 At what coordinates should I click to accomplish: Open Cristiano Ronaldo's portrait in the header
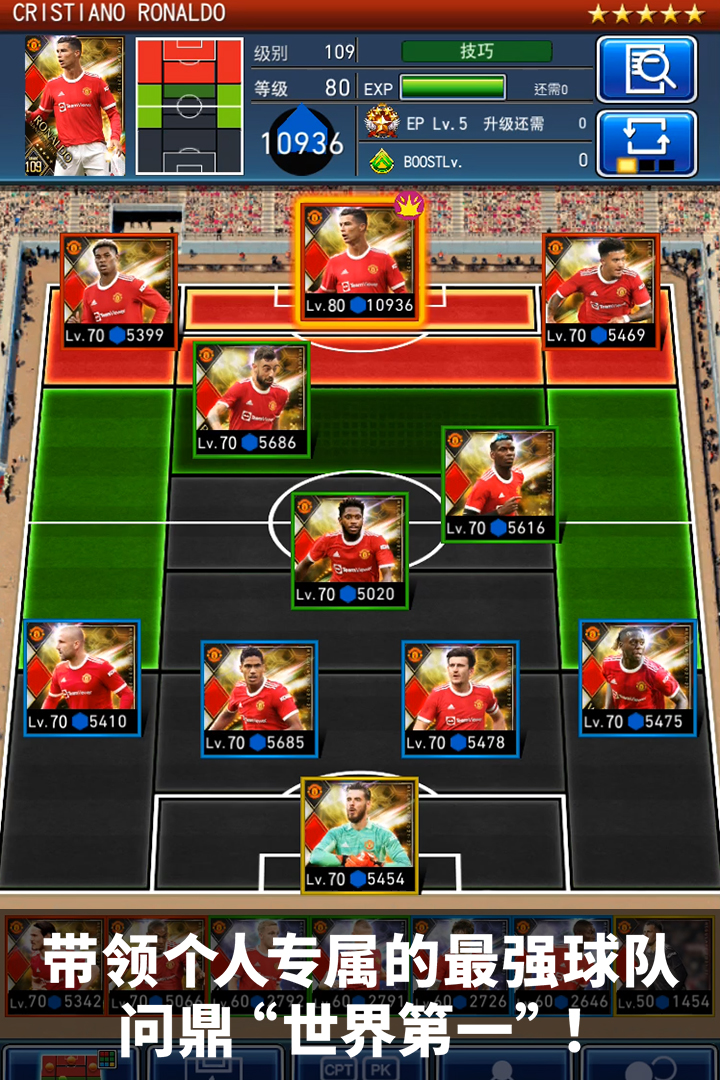click(75, 105)
